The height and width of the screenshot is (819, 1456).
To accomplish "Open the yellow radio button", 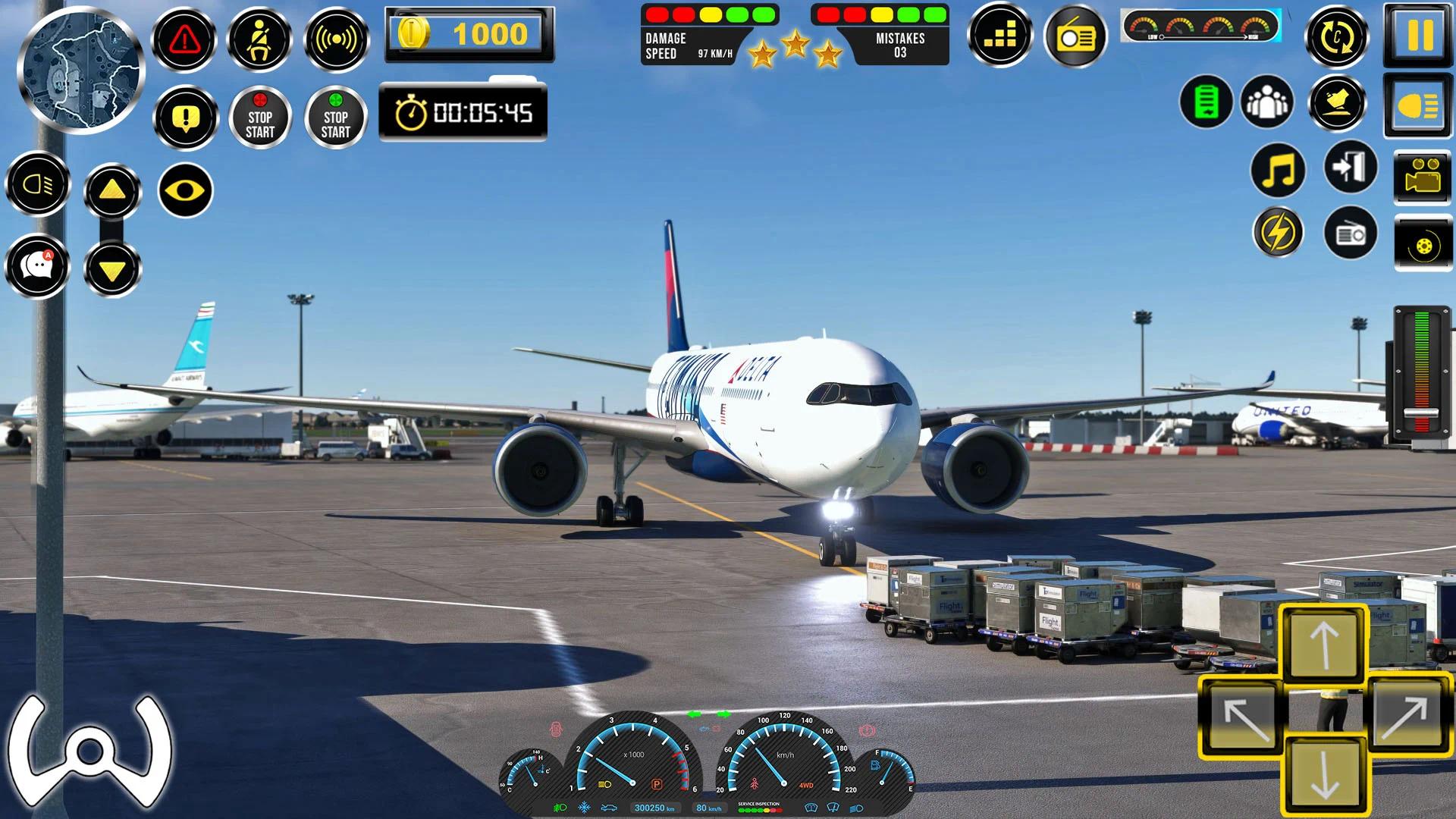I will tap(1075, 36).
